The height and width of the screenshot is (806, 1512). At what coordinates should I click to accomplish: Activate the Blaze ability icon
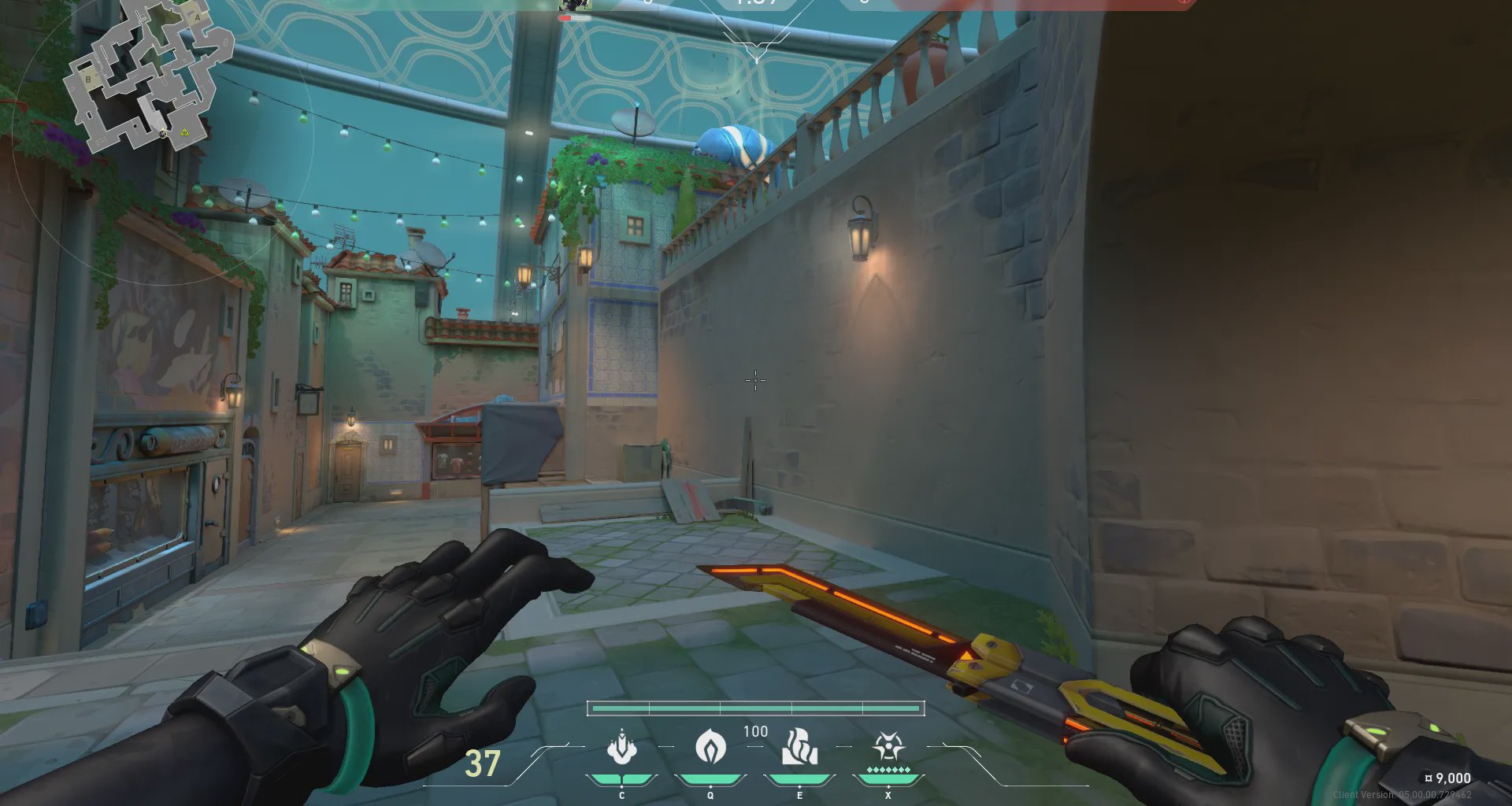(622, 747)
